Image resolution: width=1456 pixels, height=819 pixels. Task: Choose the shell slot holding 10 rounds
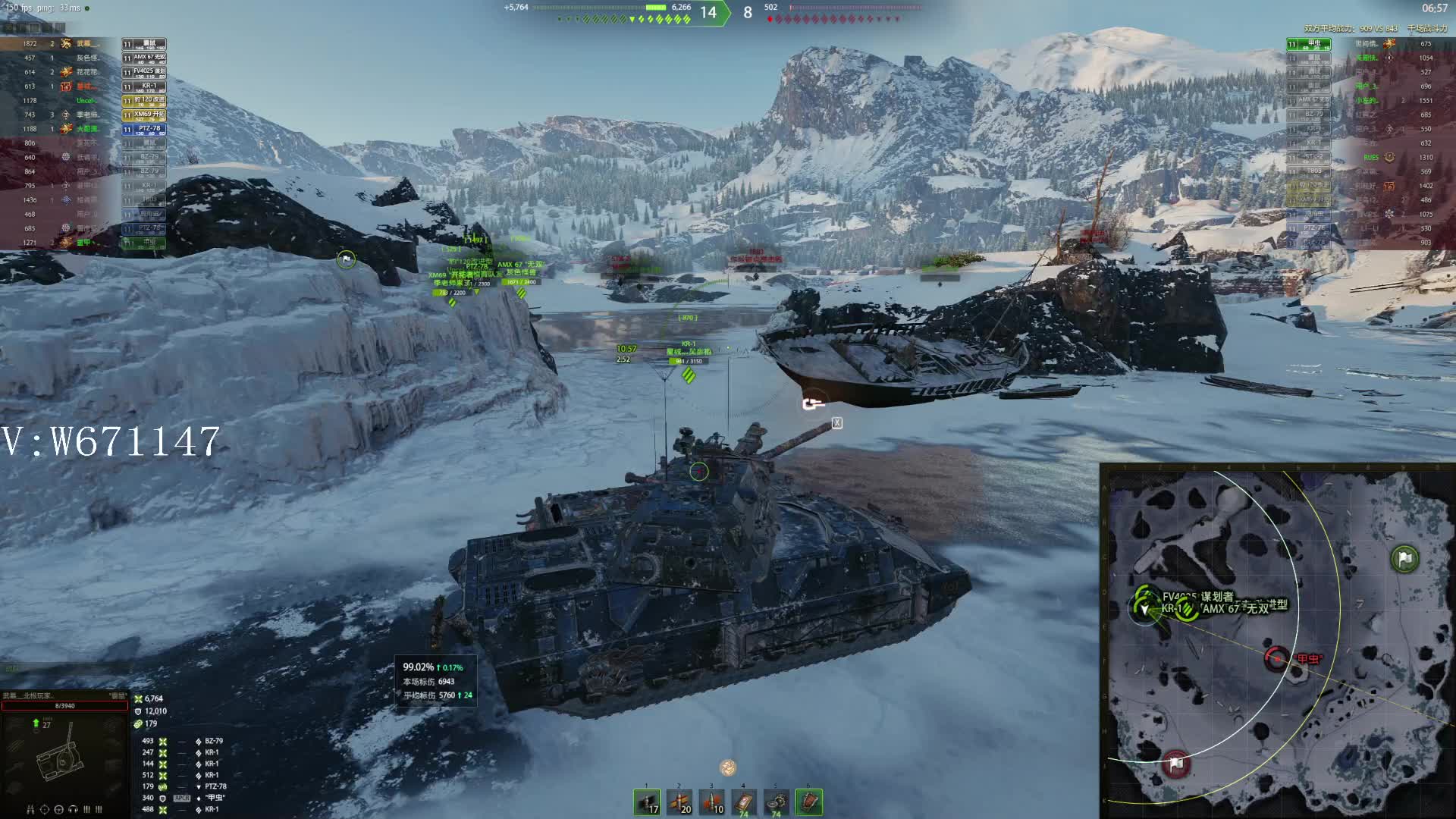tap(712, 802)
